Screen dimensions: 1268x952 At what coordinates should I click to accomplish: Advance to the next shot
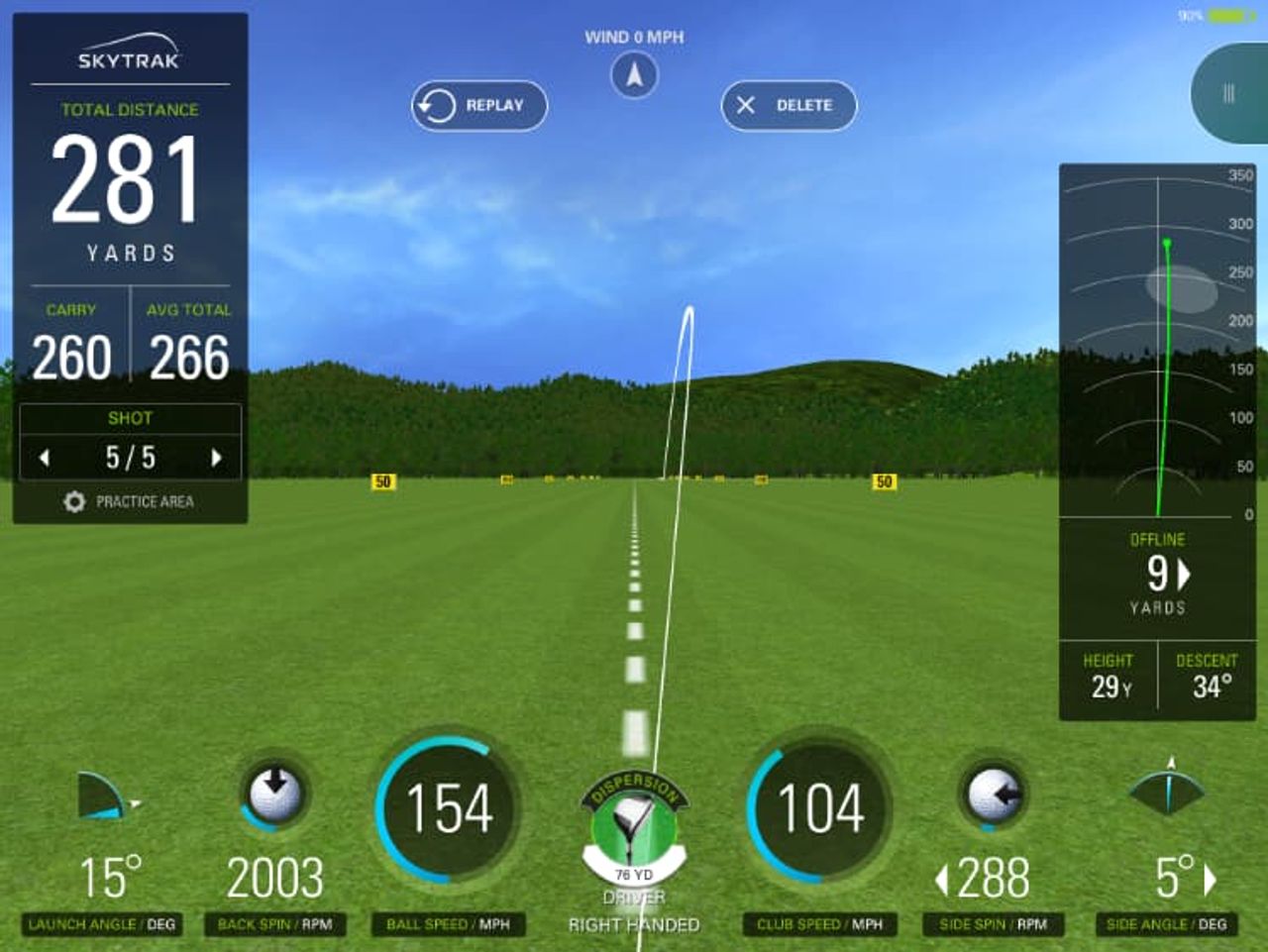click(219, 457)
